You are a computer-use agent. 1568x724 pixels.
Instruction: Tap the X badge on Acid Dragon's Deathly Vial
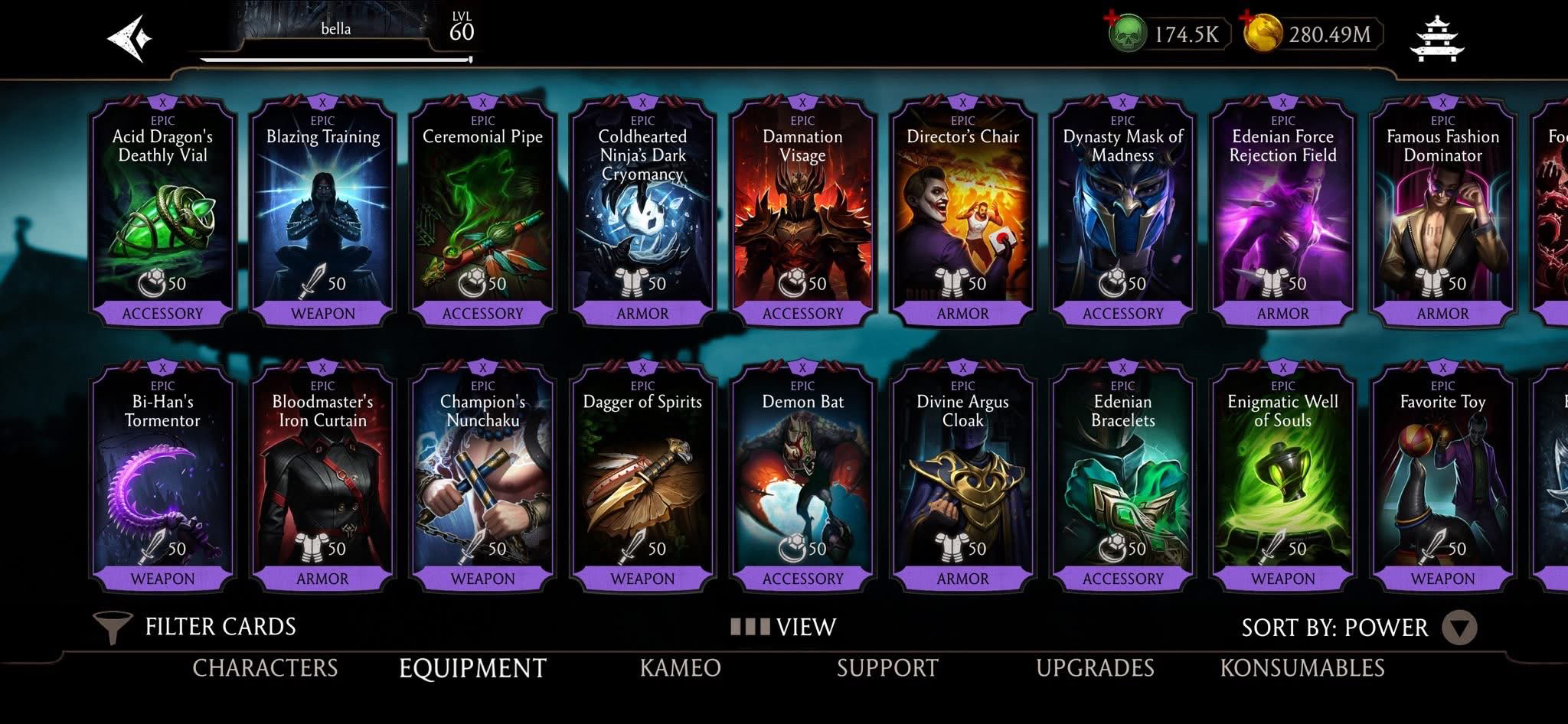163,101
